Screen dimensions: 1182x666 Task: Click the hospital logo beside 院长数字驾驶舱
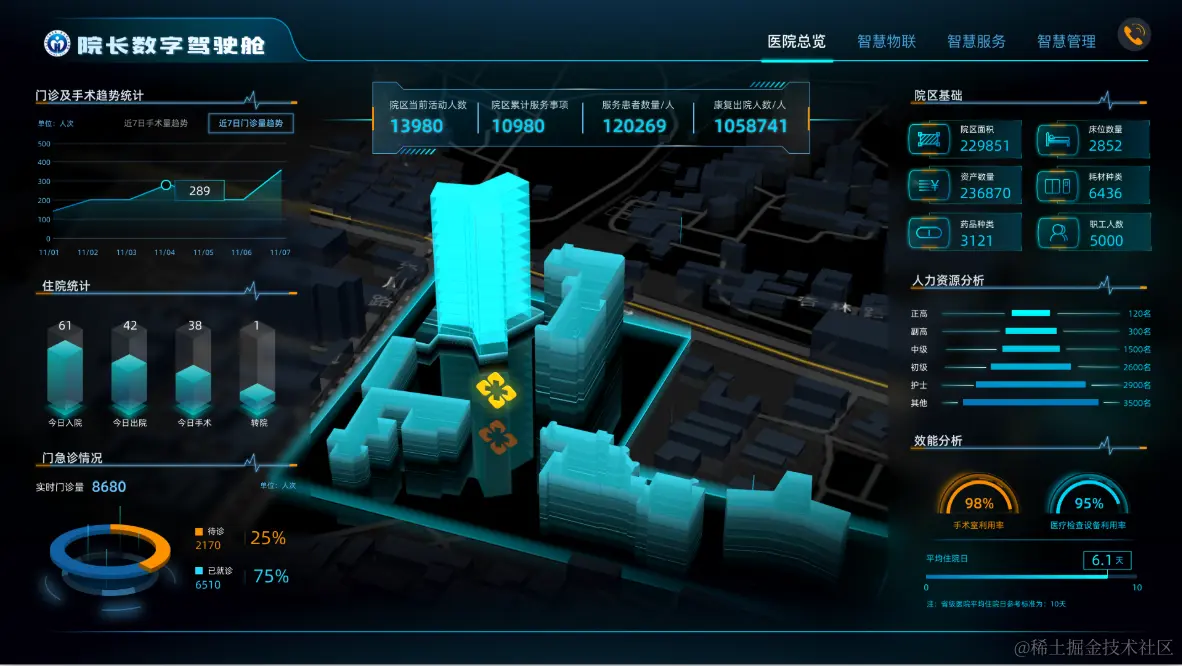coord(57,43)
